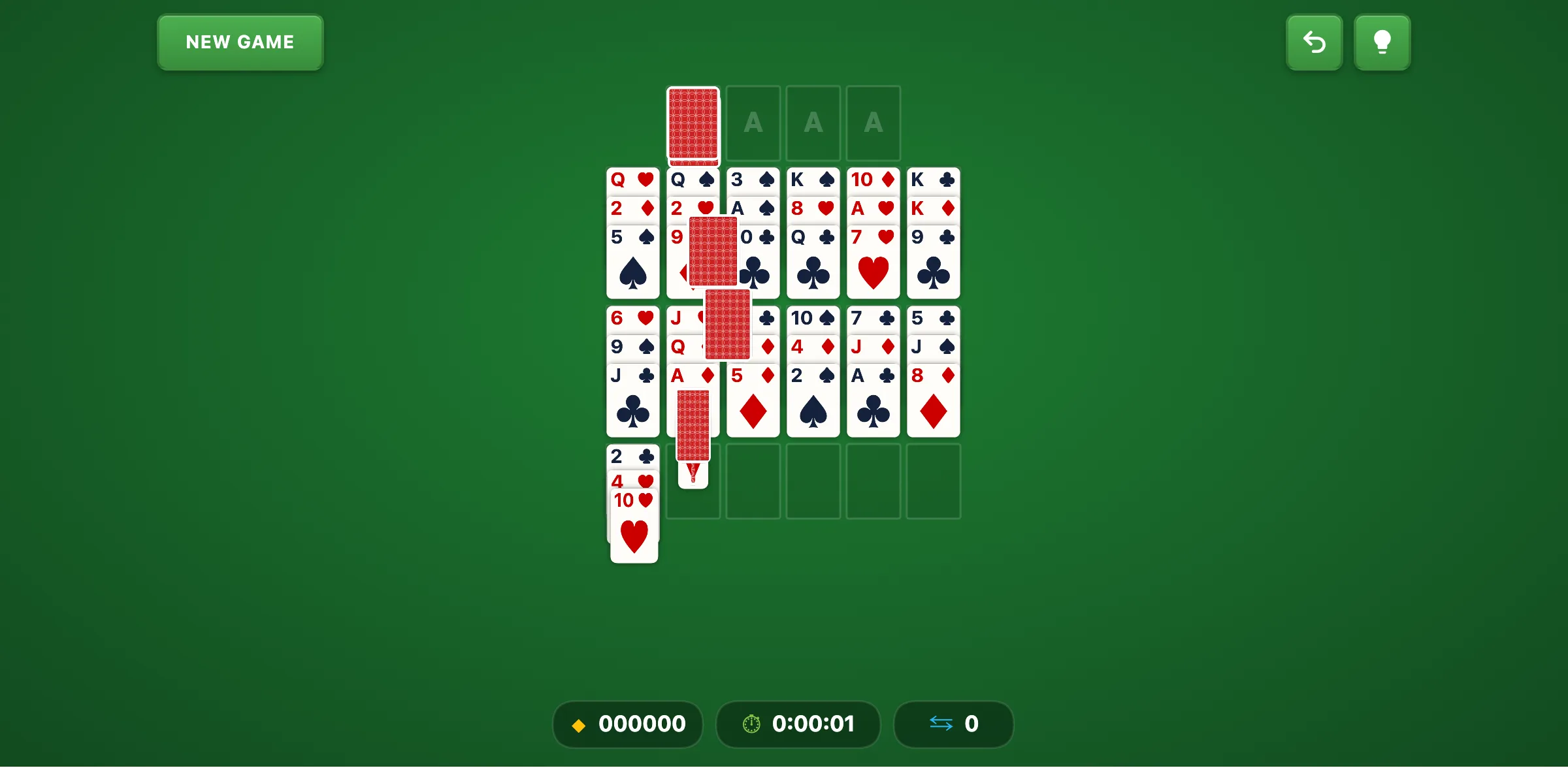Click an empty free cell slot
Screen dimensions: 1568x768
pos(813,480)
